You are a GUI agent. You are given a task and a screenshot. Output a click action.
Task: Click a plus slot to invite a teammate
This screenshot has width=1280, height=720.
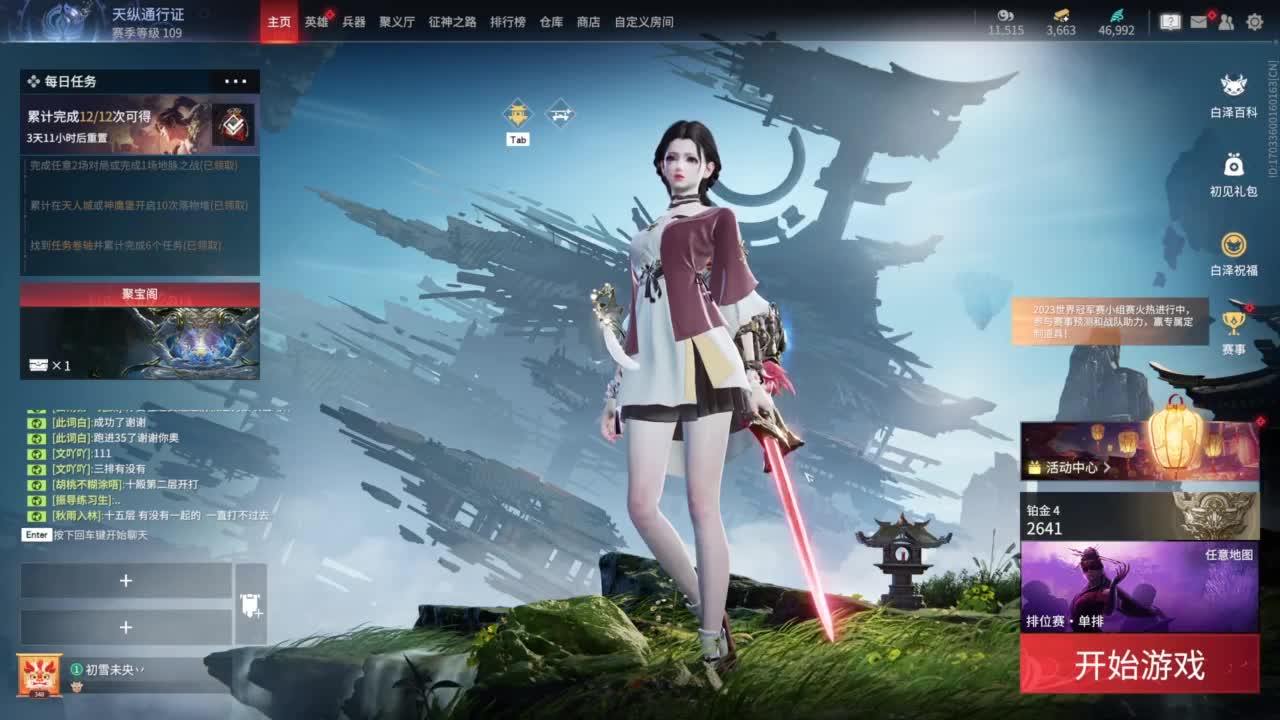click(x=126, y=580)
